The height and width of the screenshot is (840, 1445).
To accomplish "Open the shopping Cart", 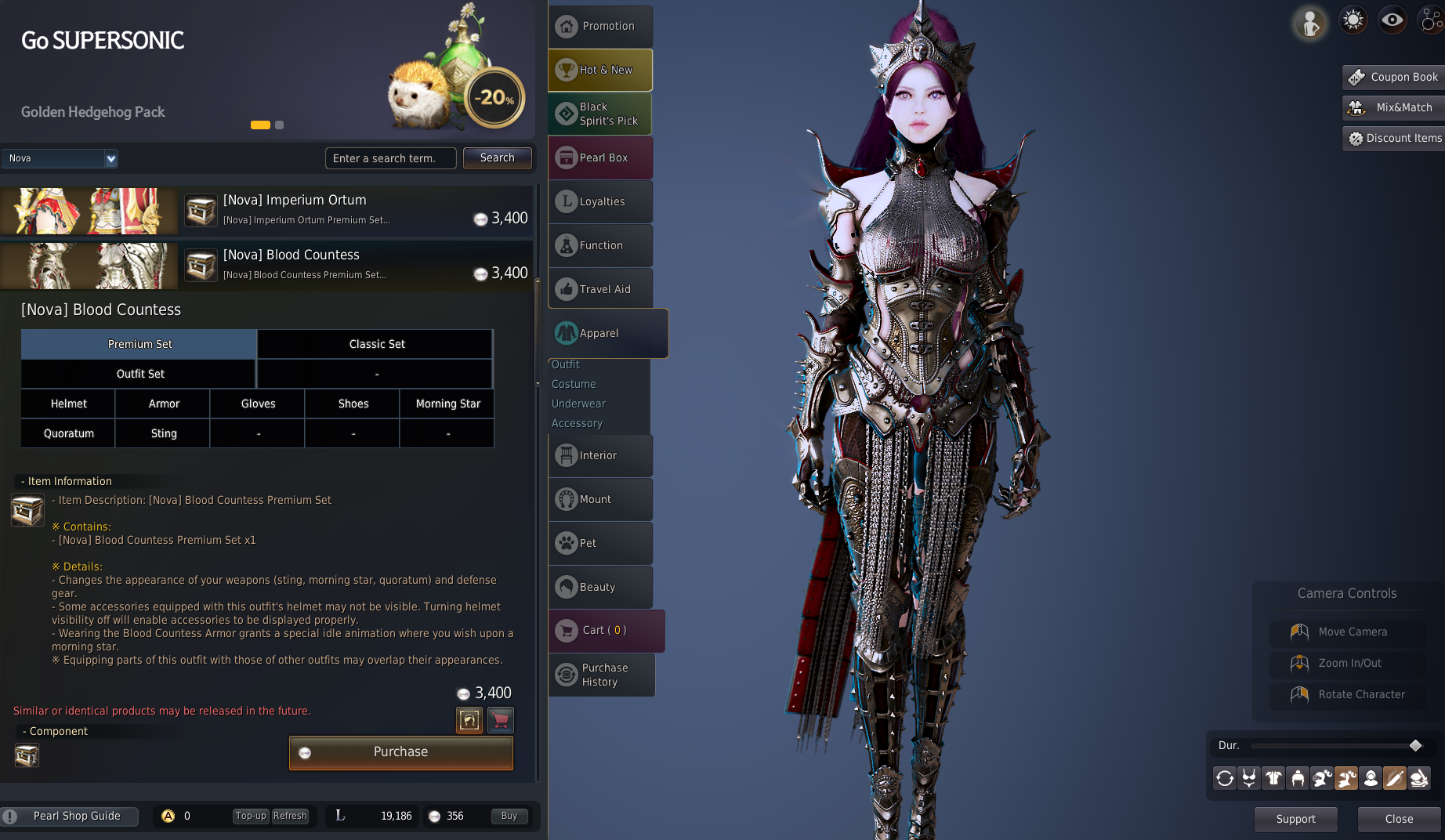I will 605,630.
